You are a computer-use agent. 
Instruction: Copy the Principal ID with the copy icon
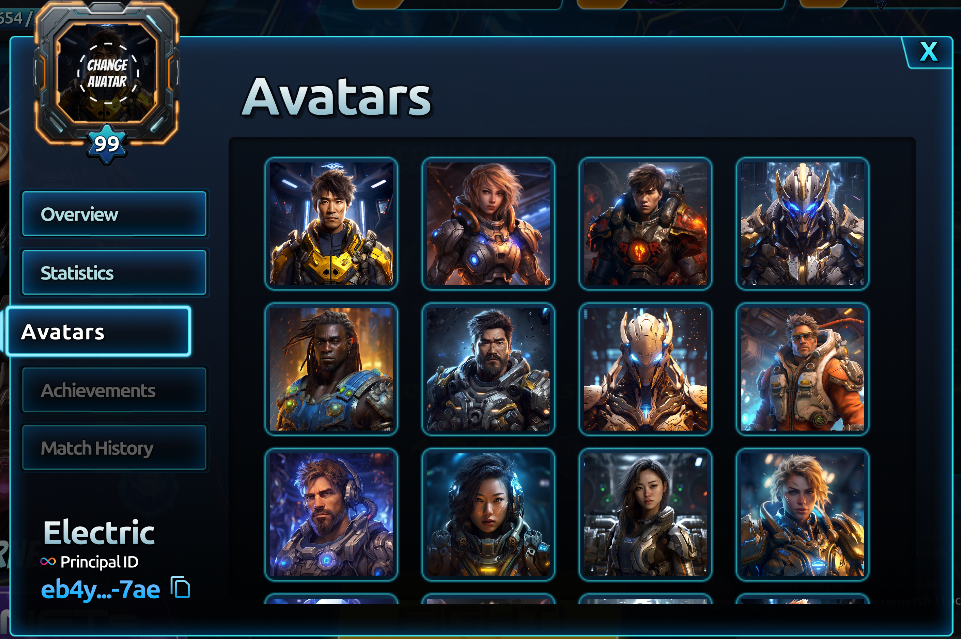click(181, 588)
